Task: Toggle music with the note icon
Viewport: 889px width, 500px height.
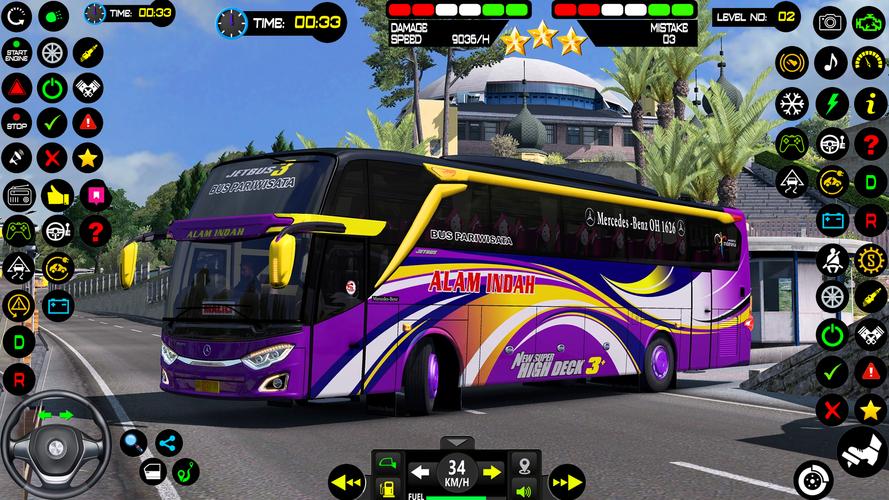Action: tap(829, 62)
